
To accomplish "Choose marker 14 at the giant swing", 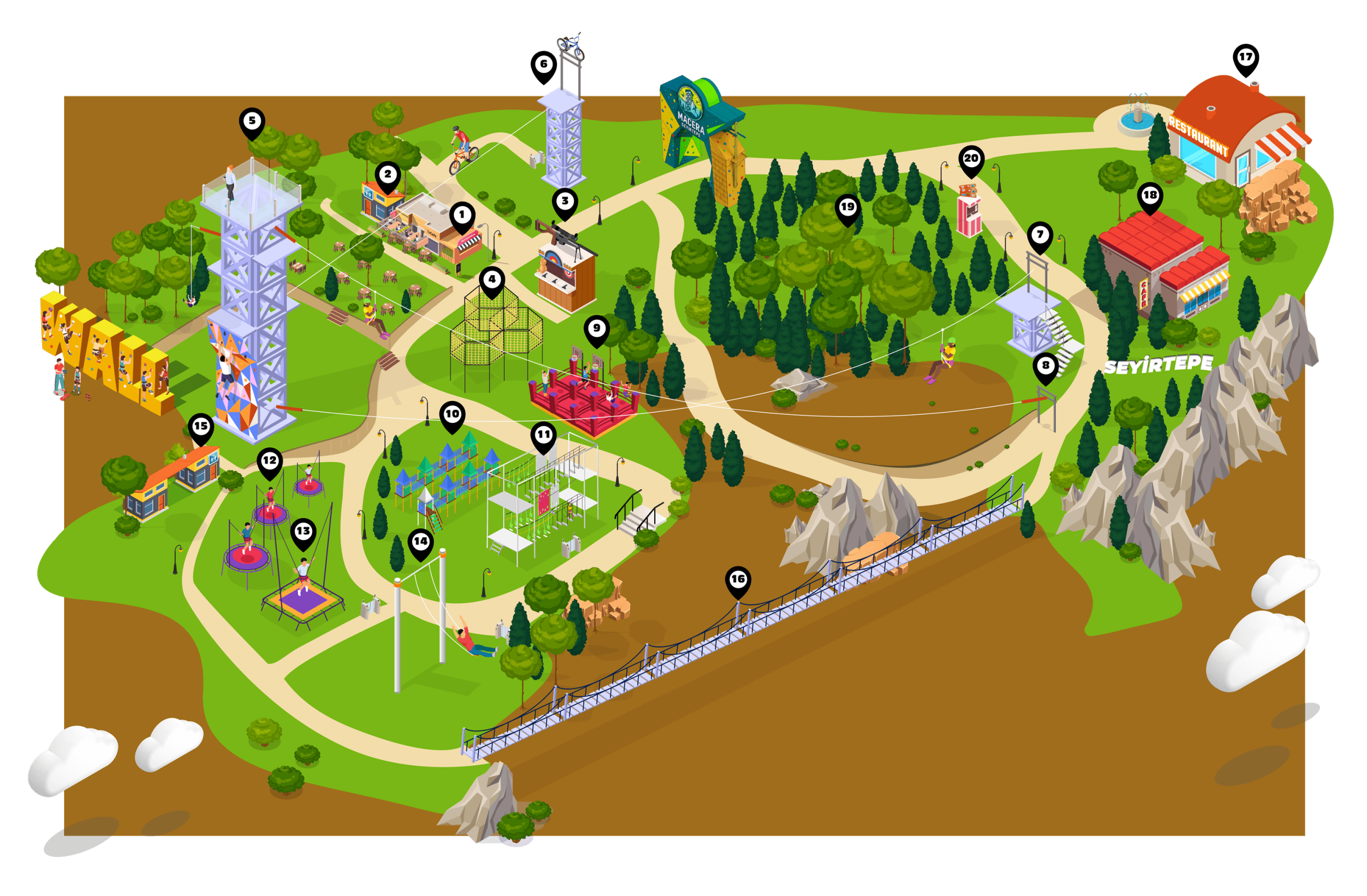I will tap(420, 542).
